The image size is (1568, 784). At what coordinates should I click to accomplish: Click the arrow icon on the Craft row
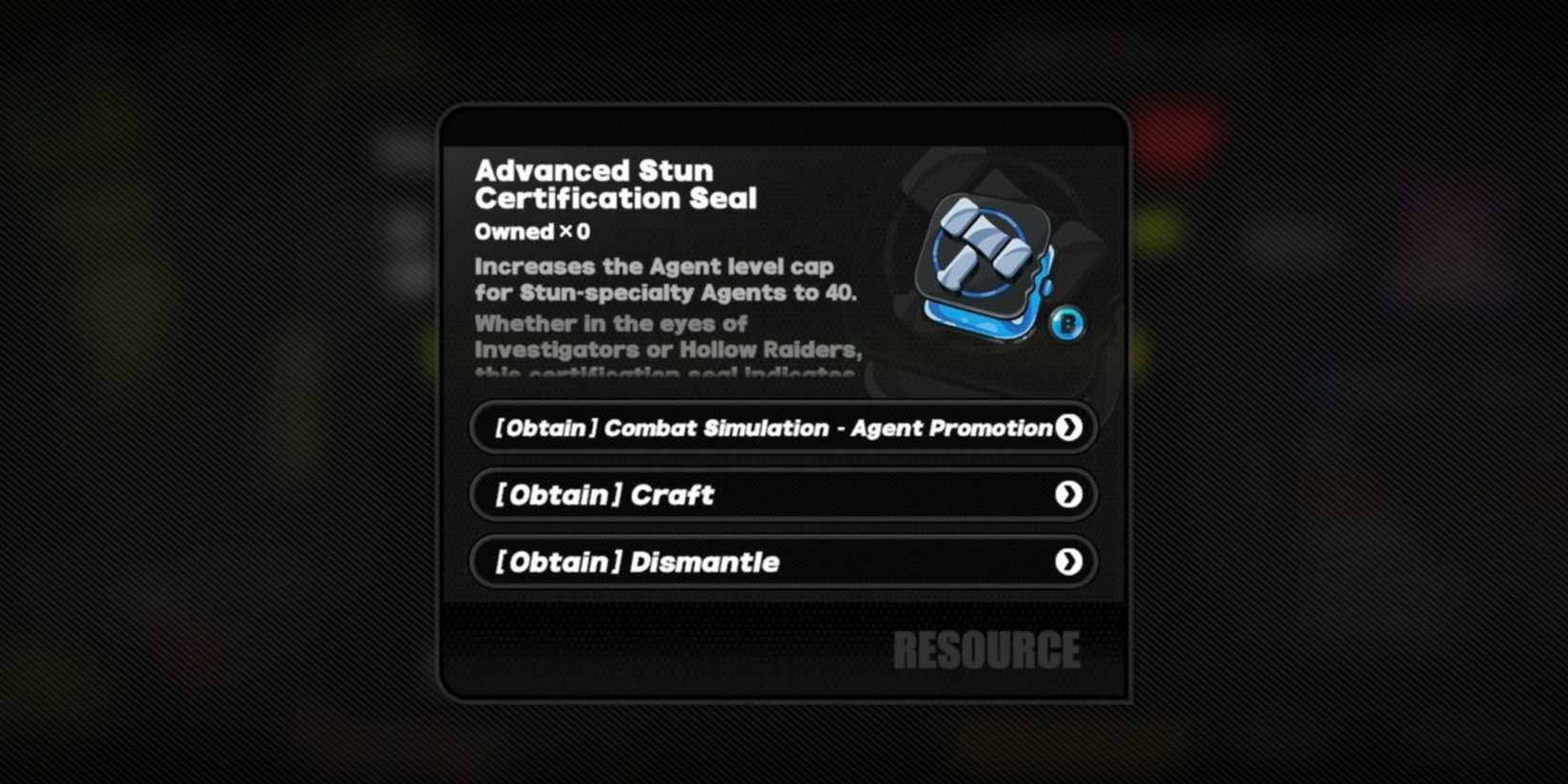pos(1069,494)
